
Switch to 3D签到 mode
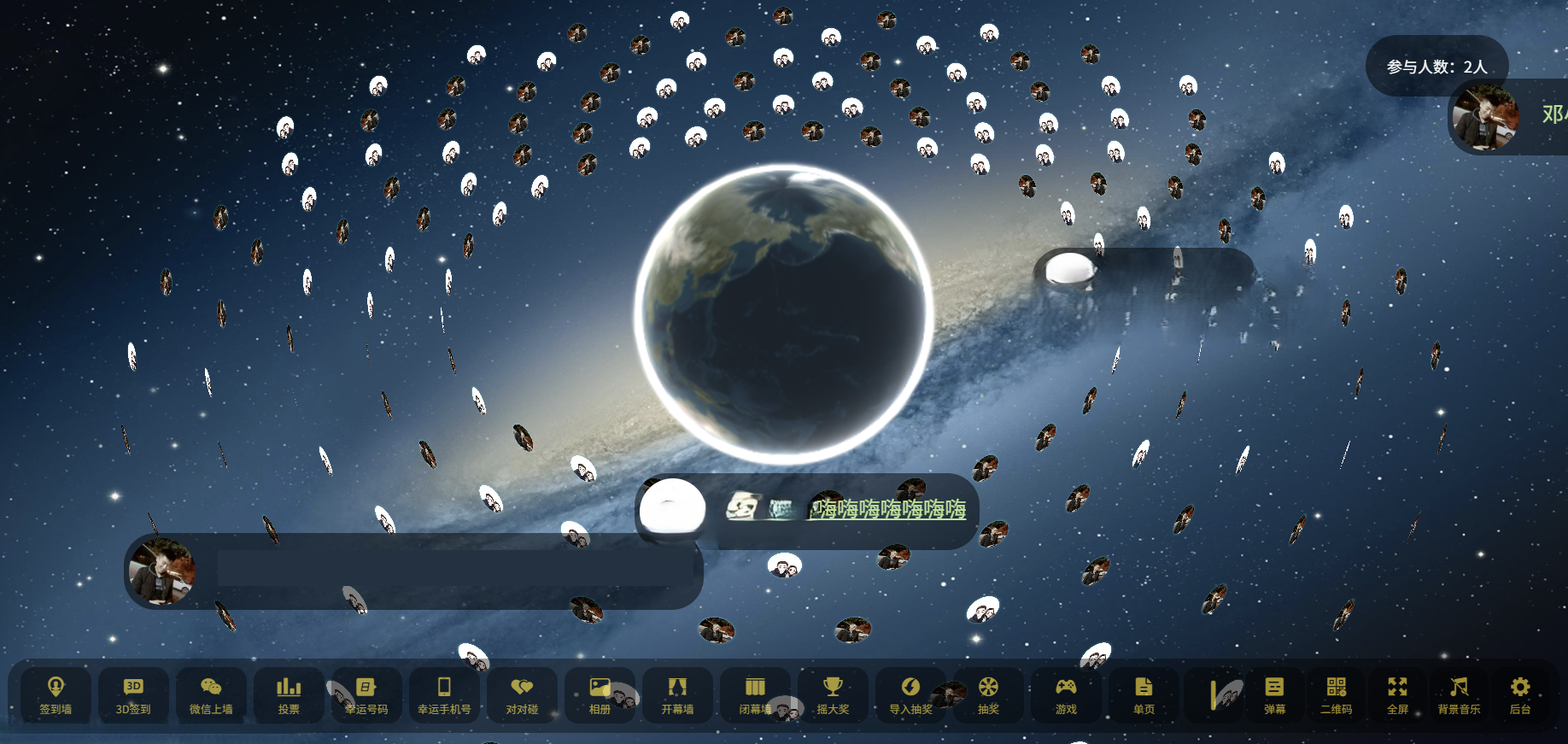click(x=133, y=694)
